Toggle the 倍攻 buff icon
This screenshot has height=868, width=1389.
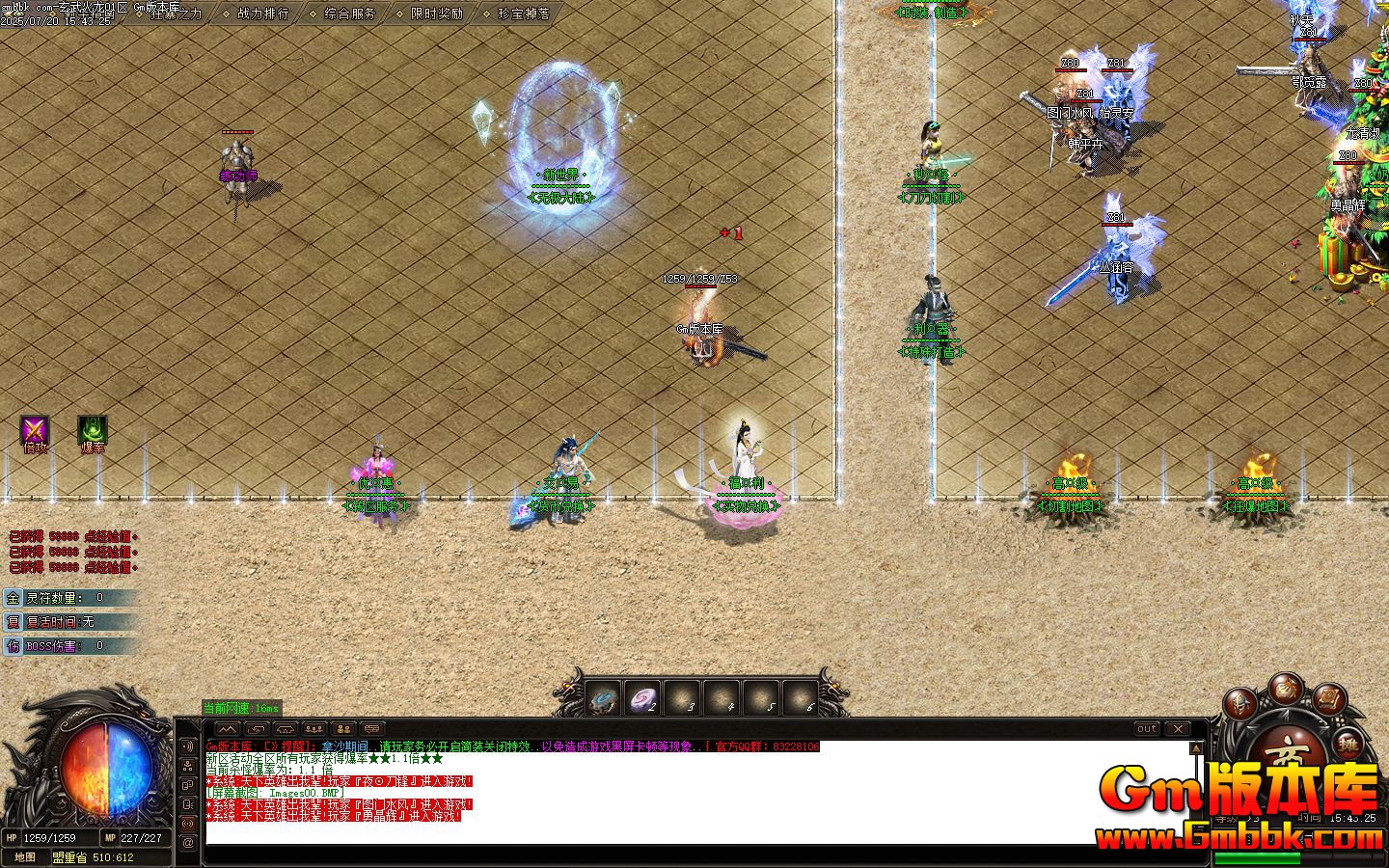tap(32, 430)
